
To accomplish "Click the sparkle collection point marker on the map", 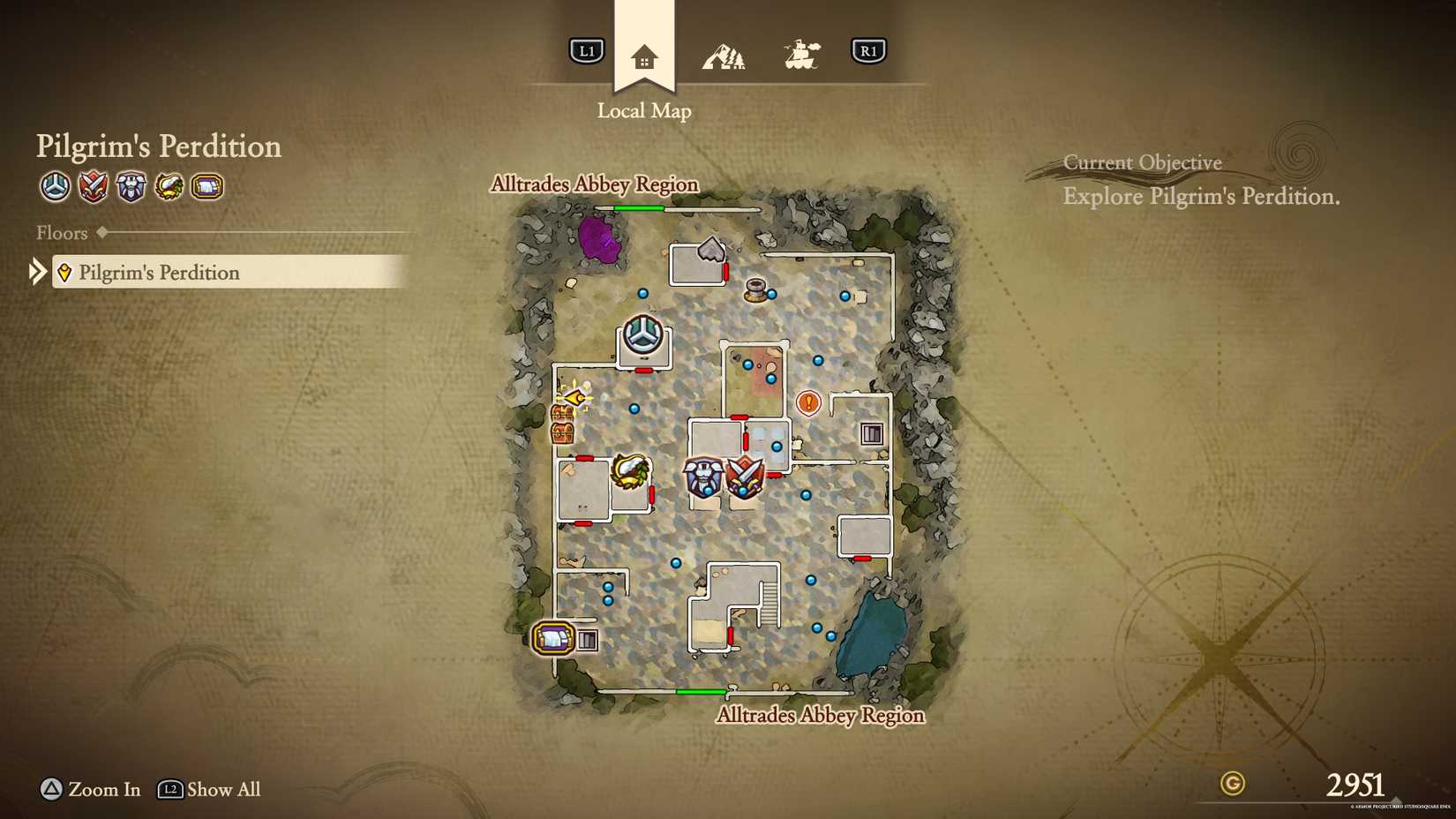I will [x=574, y=398].
